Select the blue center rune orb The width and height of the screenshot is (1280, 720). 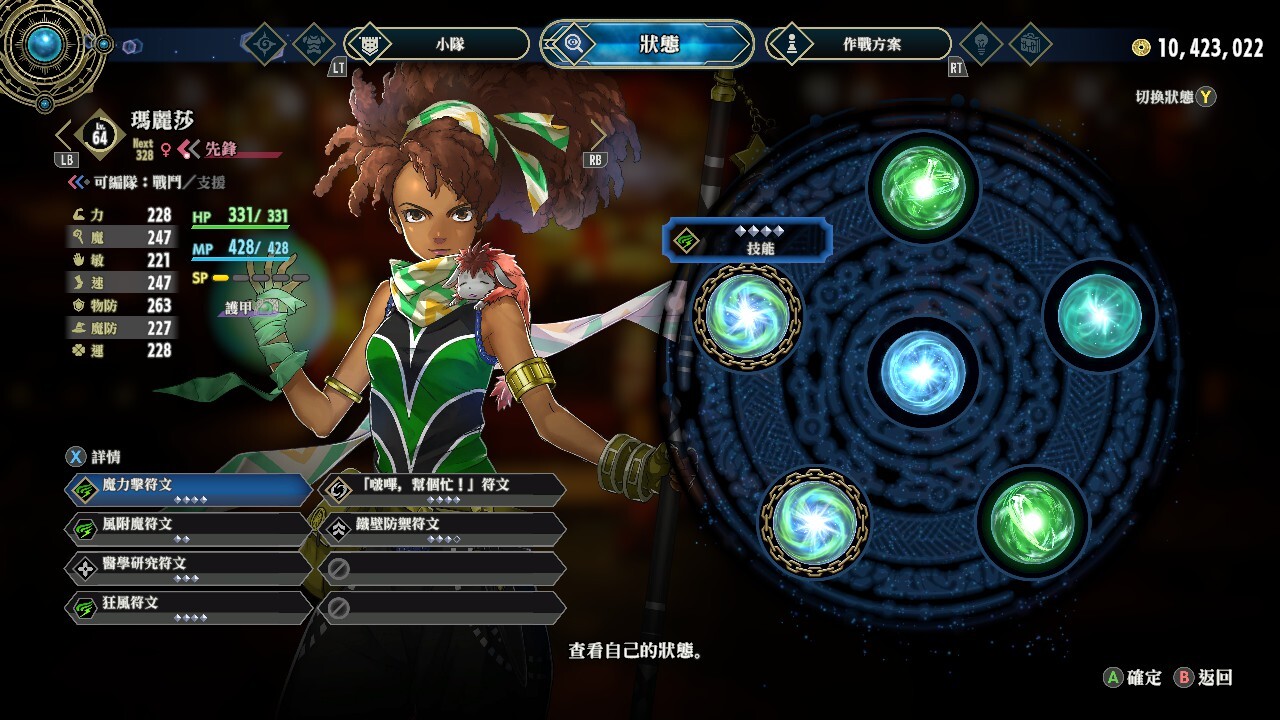[922, 371]
